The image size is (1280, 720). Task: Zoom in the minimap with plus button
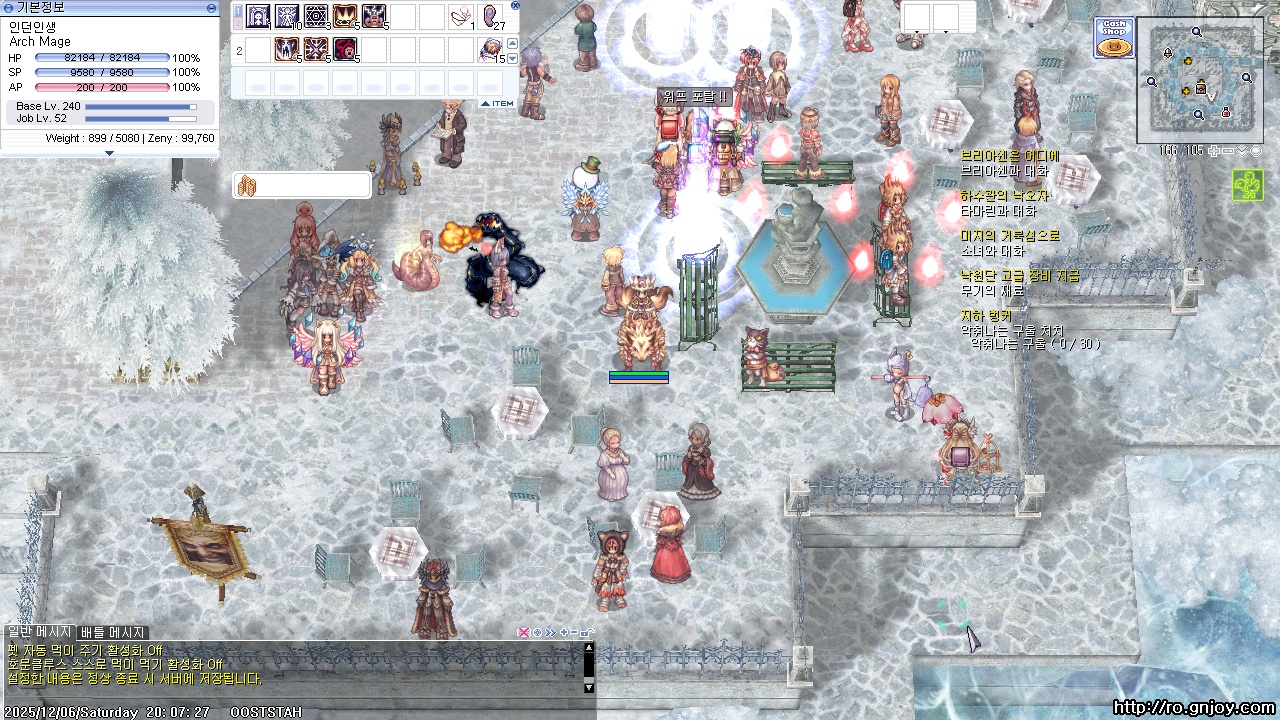point(1213,151)
